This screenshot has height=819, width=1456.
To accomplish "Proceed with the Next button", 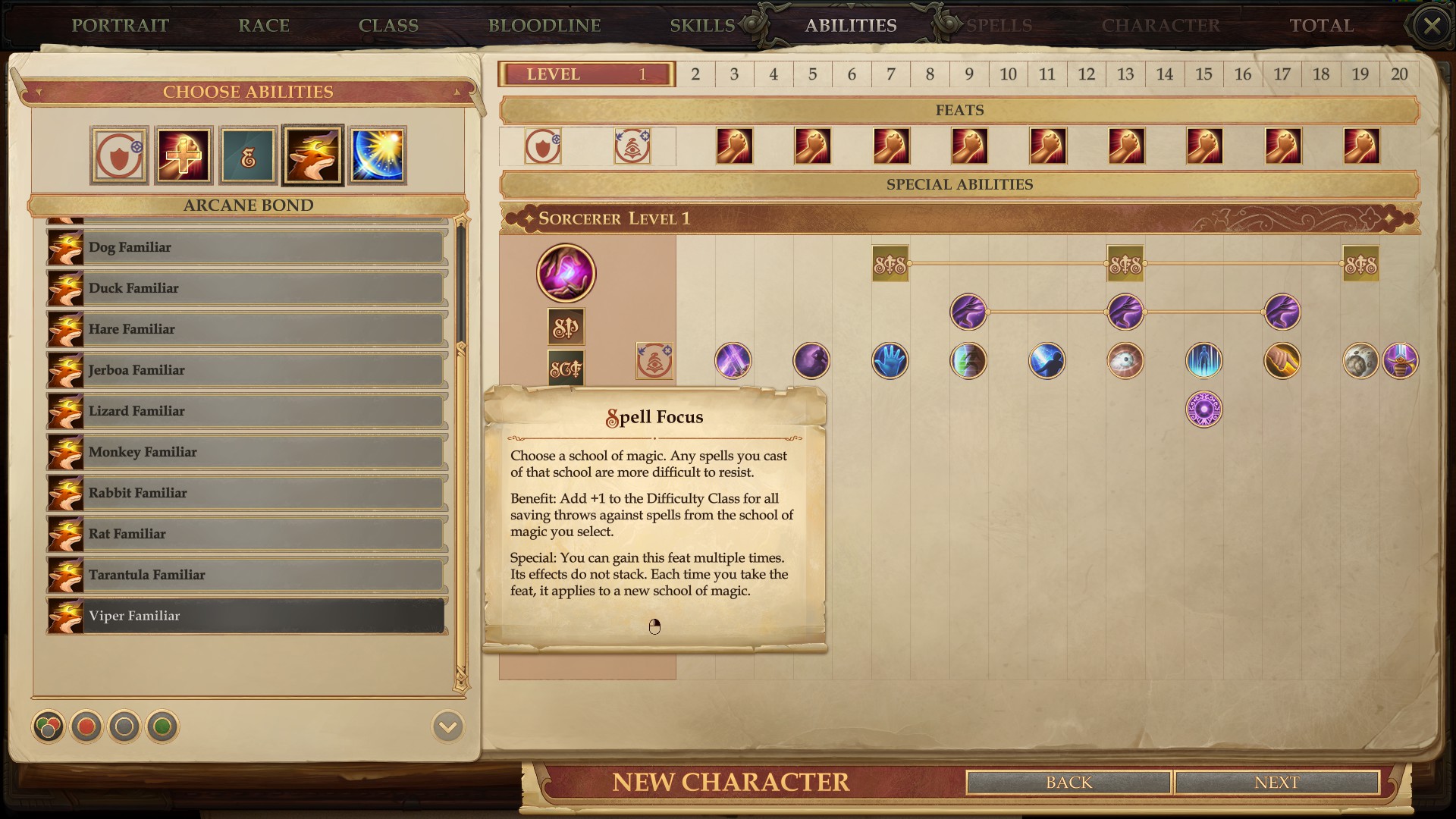I will [1276, 783].
